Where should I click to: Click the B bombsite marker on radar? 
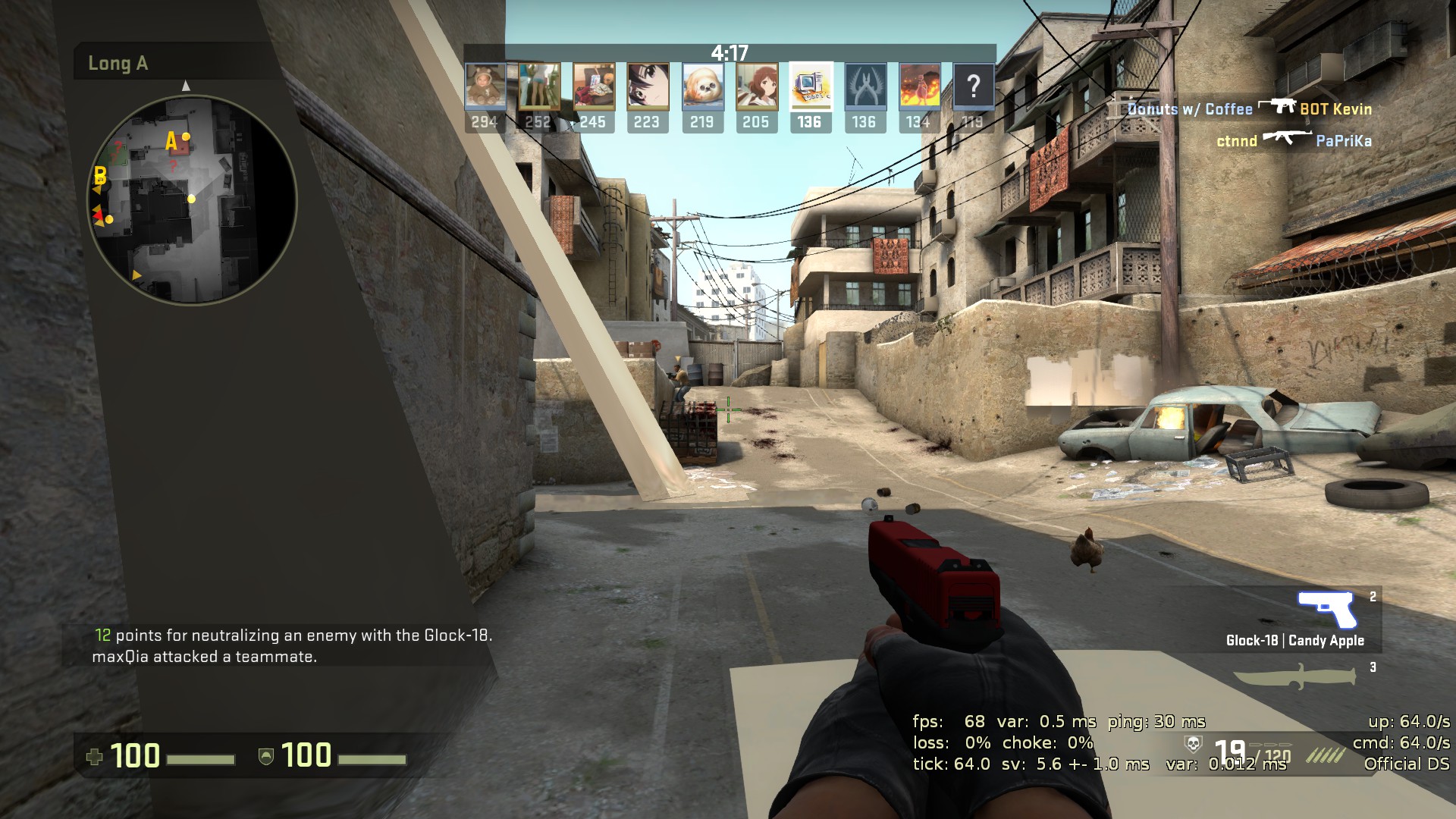100,177
